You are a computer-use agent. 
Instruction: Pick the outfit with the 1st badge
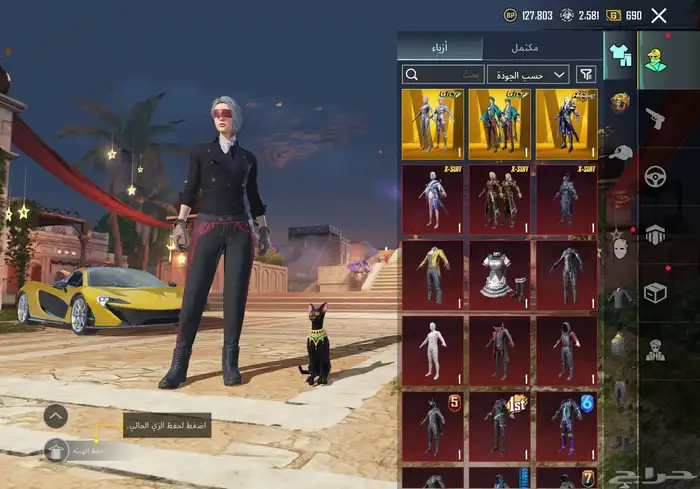pos(500,426)
